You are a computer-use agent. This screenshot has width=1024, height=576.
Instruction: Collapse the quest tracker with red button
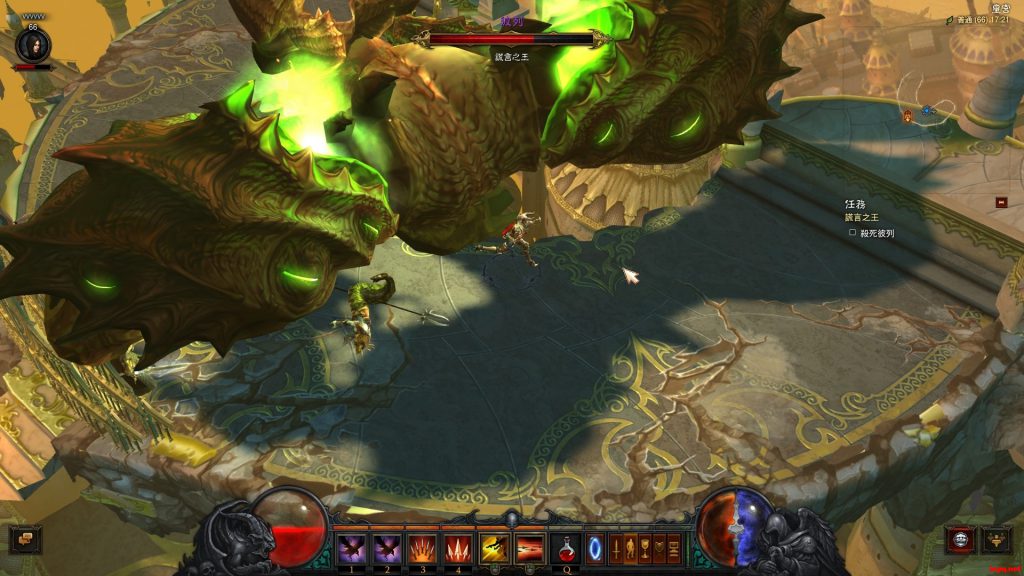(x=1001, y=202)
